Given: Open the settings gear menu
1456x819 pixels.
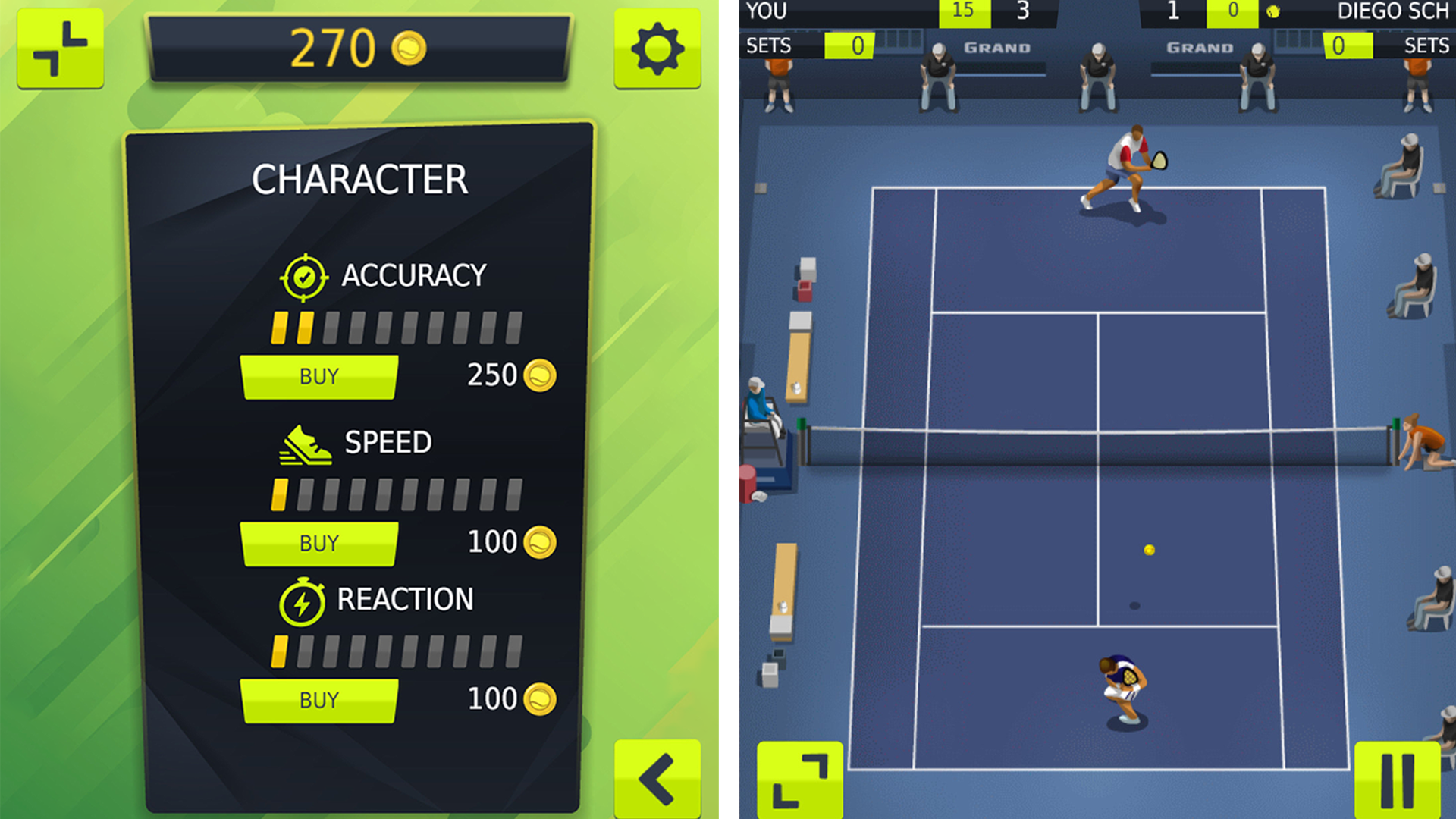Looking at the screenshot, I should [657, 48].
